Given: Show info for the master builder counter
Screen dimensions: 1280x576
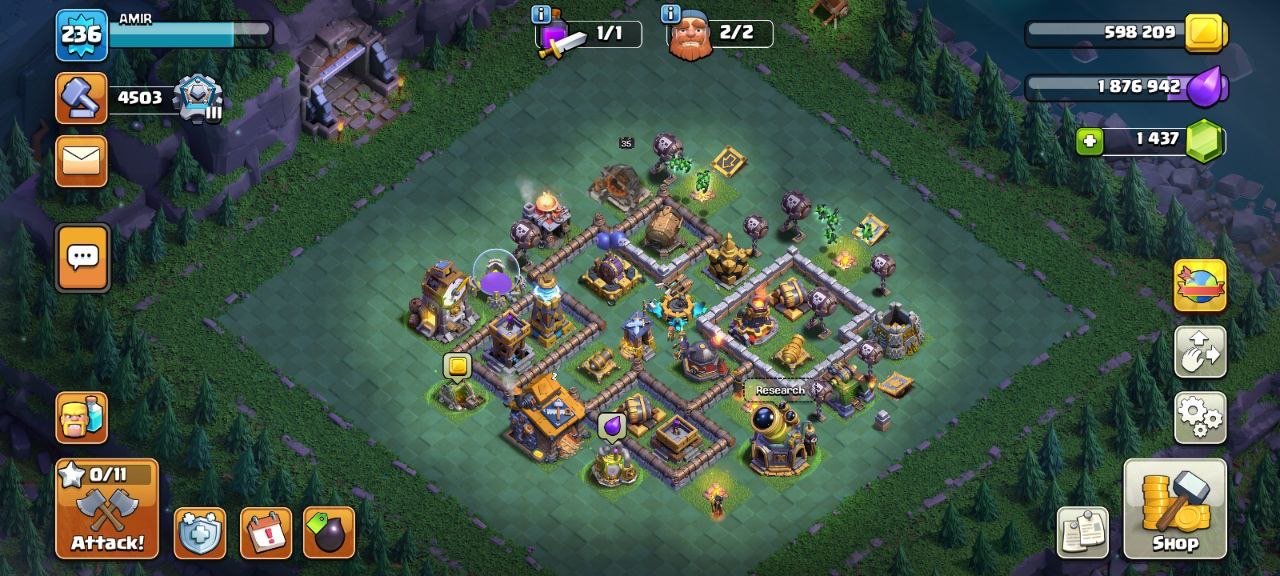Looking at the screenshot, I should [x=671, y=14].
